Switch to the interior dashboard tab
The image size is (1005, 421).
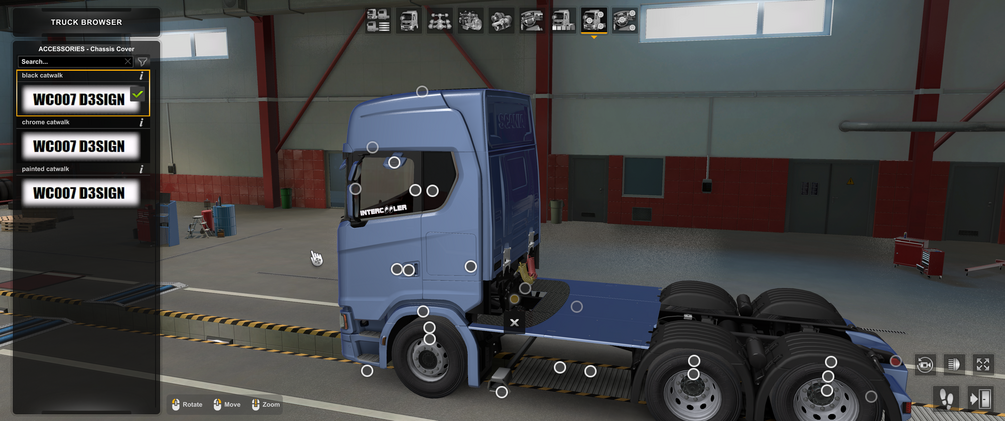[x=532, y=19]
